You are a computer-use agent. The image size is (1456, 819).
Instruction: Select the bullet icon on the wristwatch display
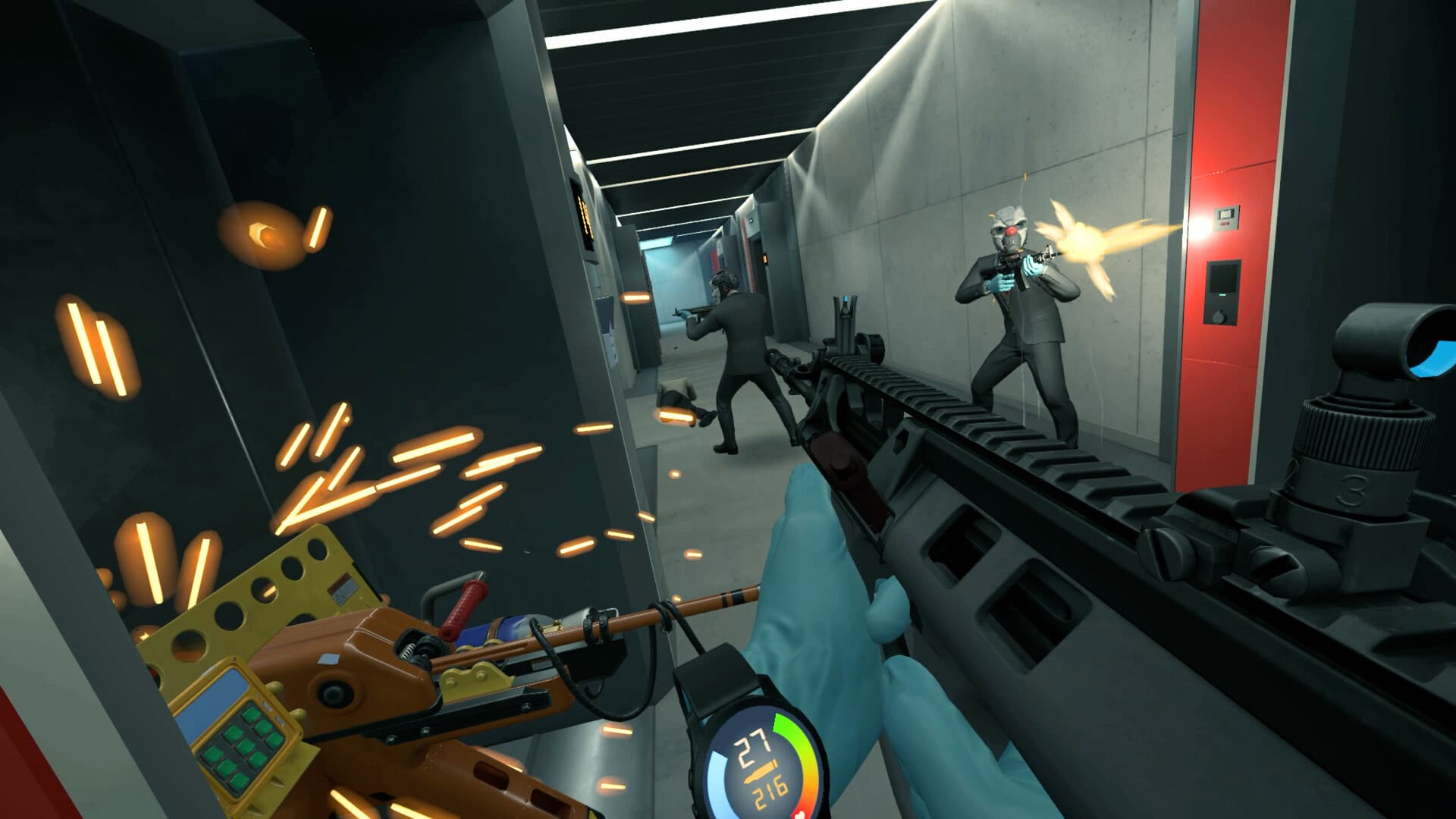coord(761,770)
